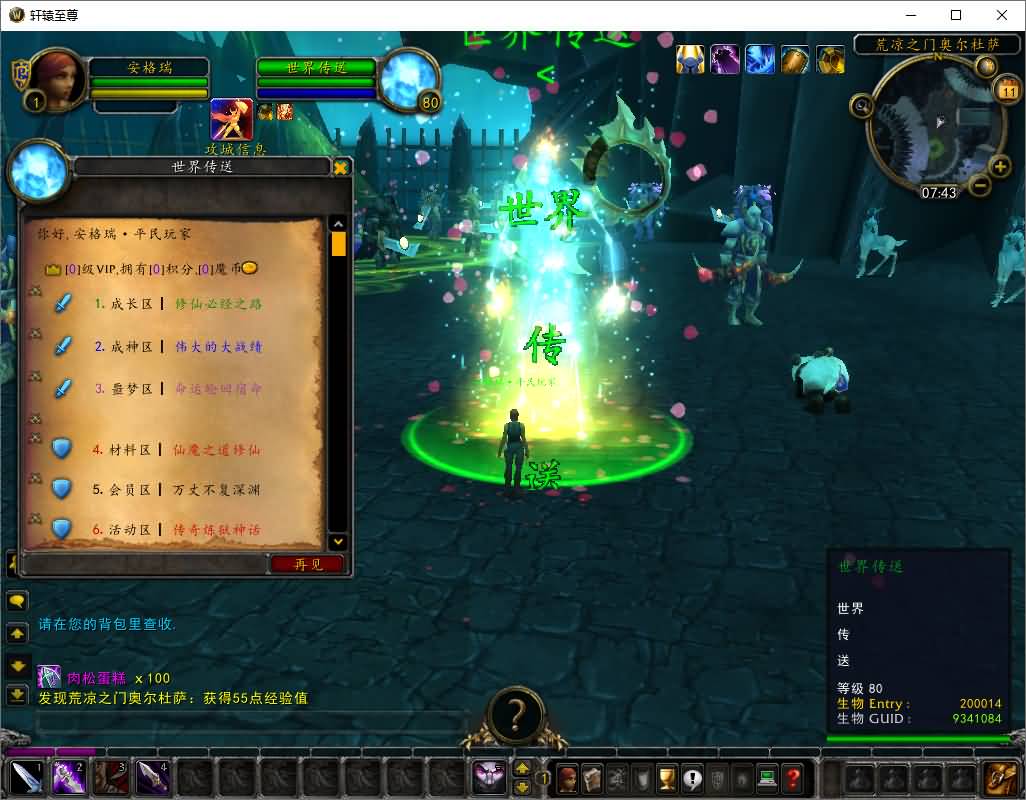Zoom in the minimap with plus button

(999, 166)
